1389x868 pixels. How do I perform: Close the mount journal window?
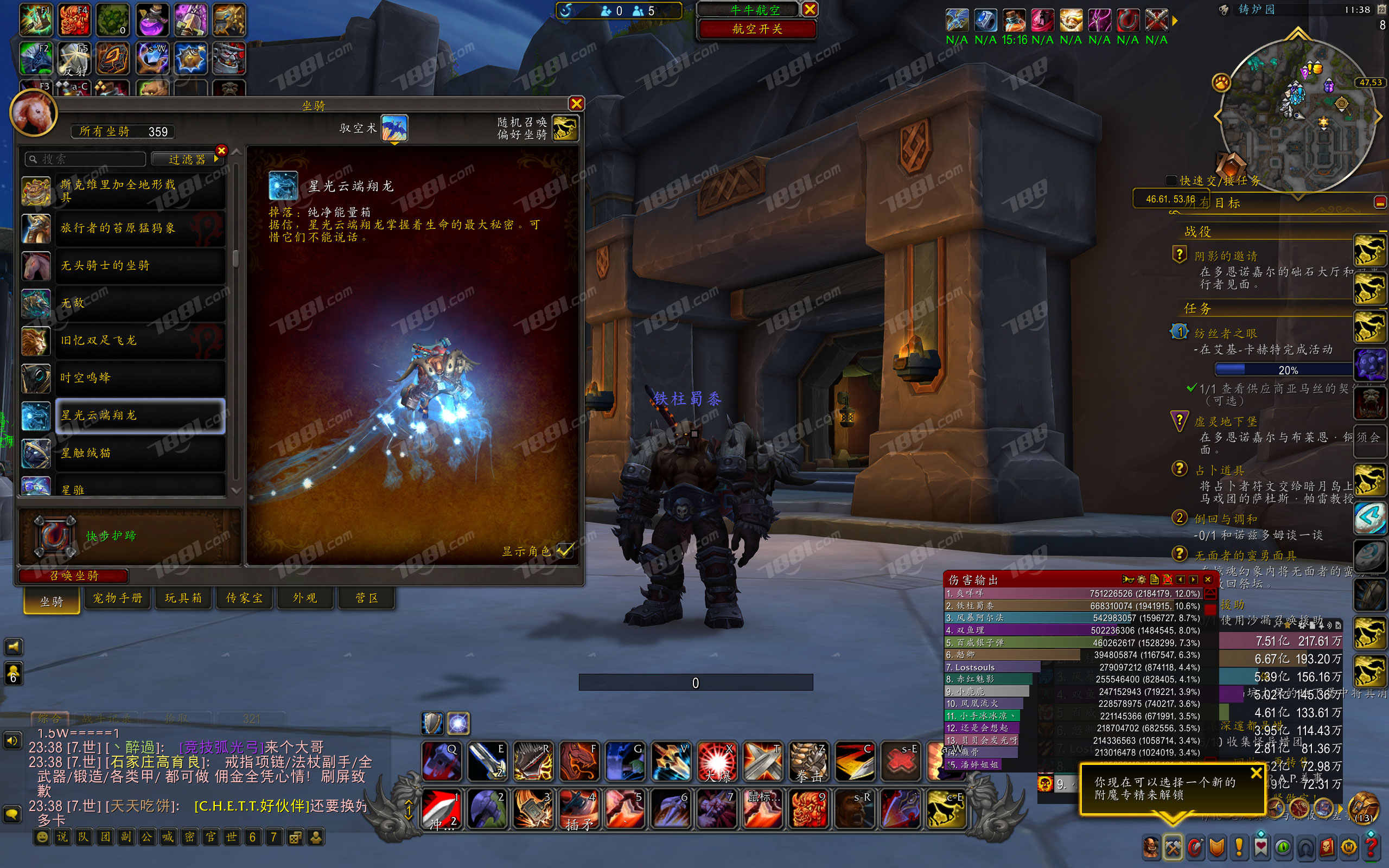(576, 103)
